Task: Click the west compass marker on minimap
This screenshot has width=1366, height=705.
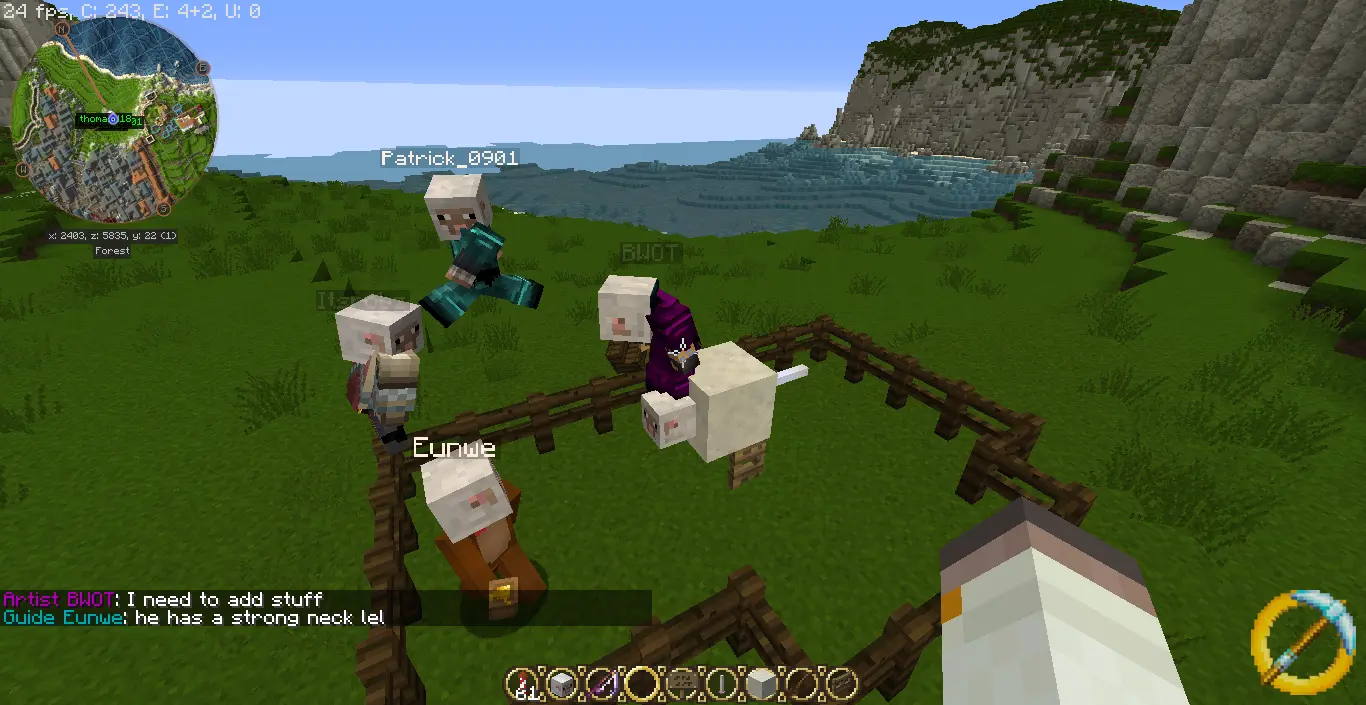Action: pyautogui.click(x=21, y=170)
